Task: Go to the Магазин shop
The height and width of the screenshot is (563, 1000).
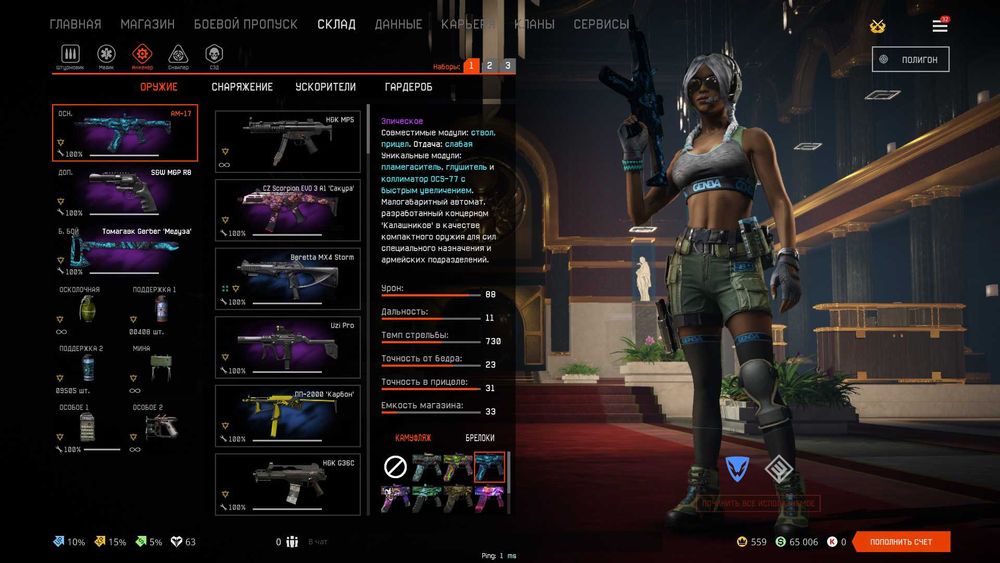Action: point(147,24)
